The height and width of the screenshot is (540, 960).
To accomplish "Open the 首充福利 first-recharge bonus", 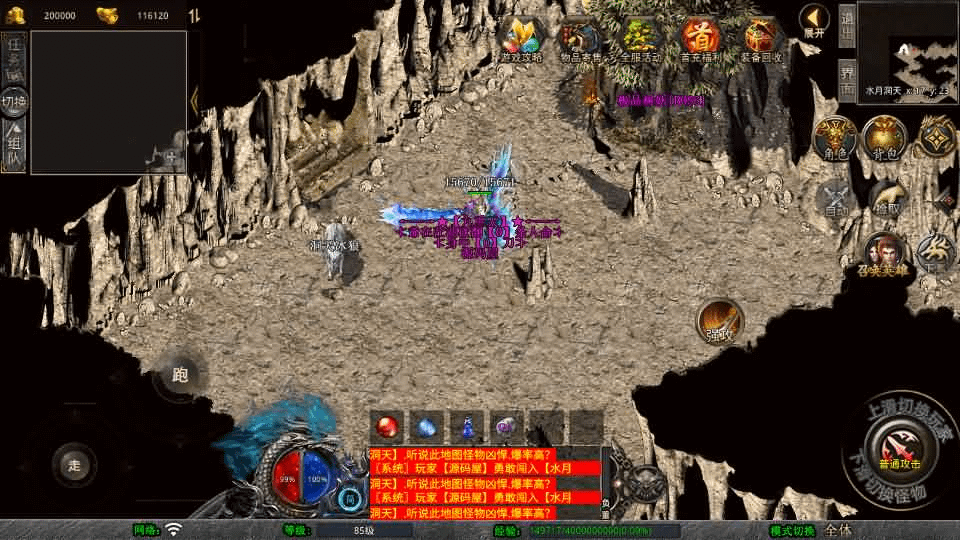I will click(x=702, y=39).
